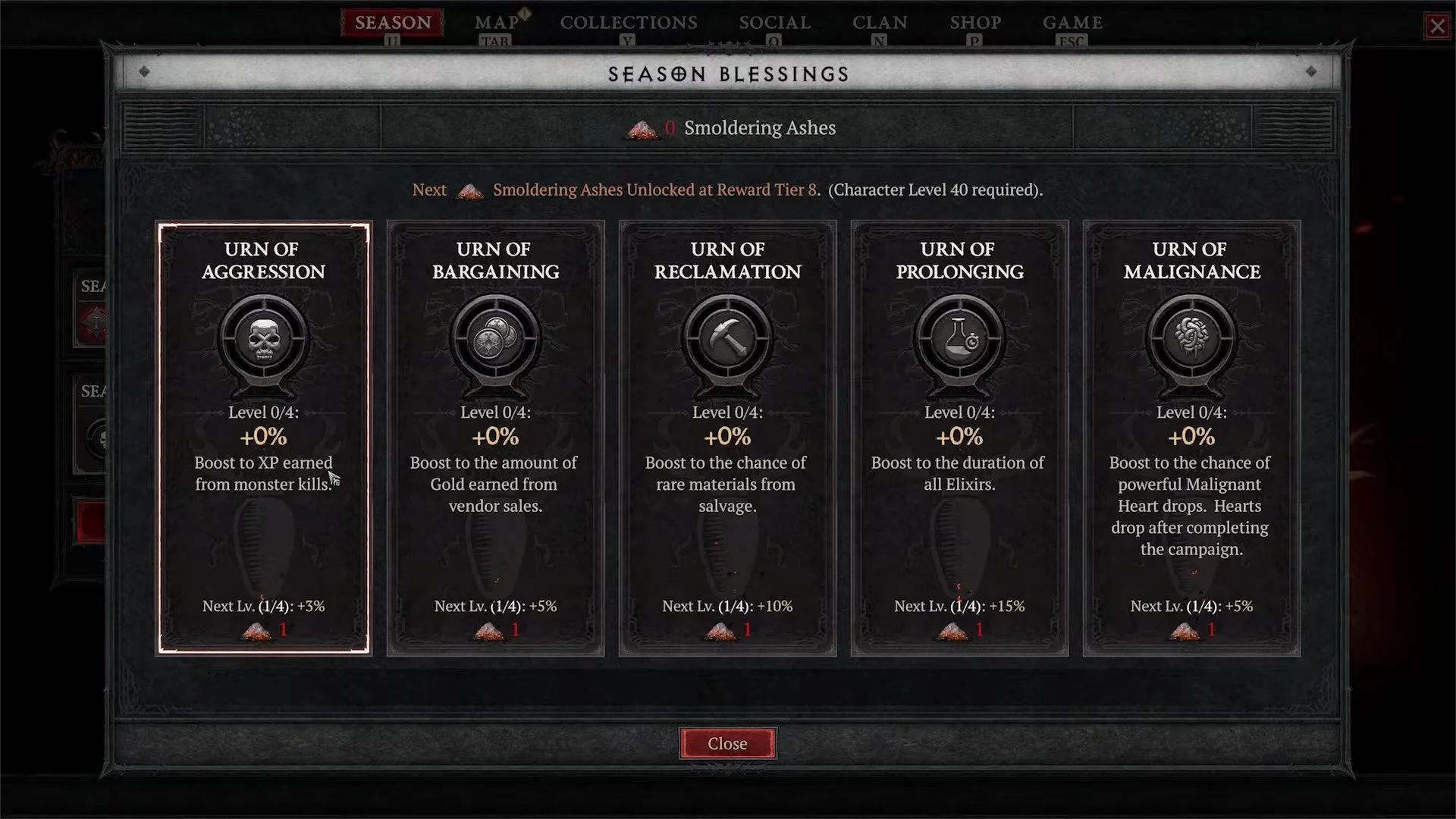Dismiss the window with the red X
Viewport: 1456px width, 819px height.
pyautogui.click(x=1437, y=27)
